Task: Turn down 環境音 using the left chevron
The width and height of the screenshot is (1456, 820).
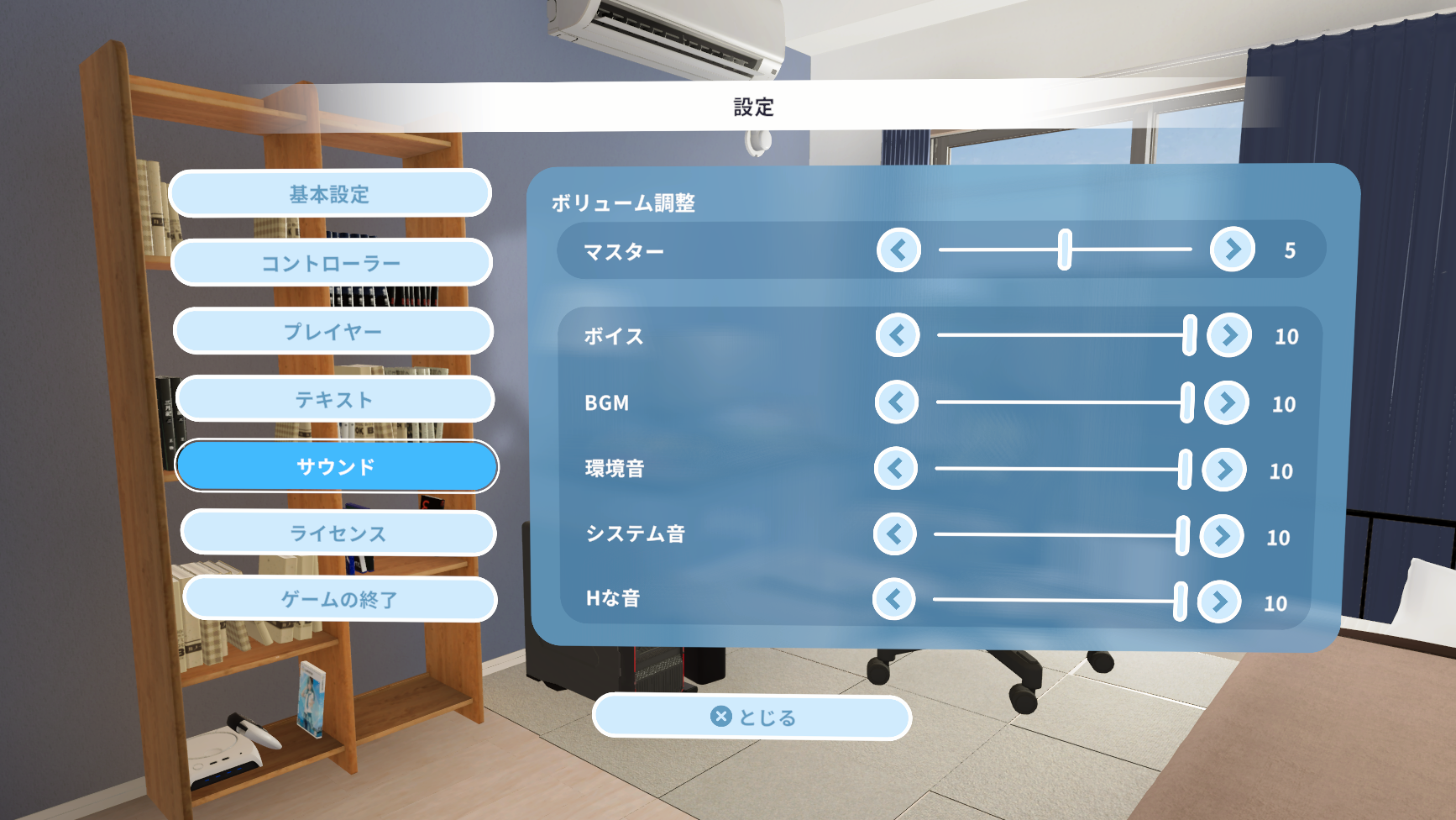Action: click(x=896, y=469)
